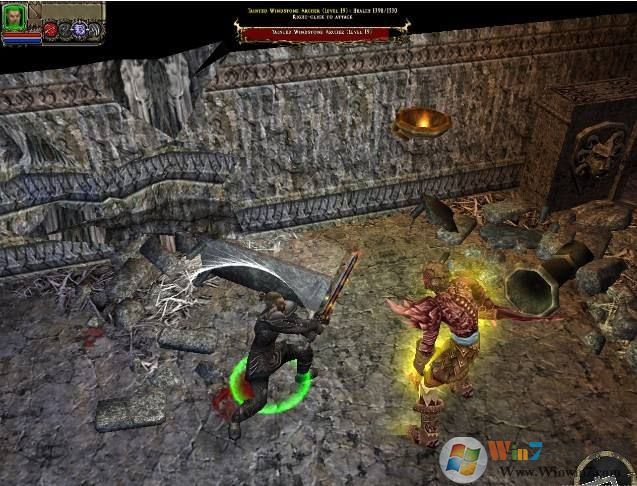Trigger the rightmost gray swirl skill icon
Viewport: 637px width, 486px height.
click(x=96, y=30)
